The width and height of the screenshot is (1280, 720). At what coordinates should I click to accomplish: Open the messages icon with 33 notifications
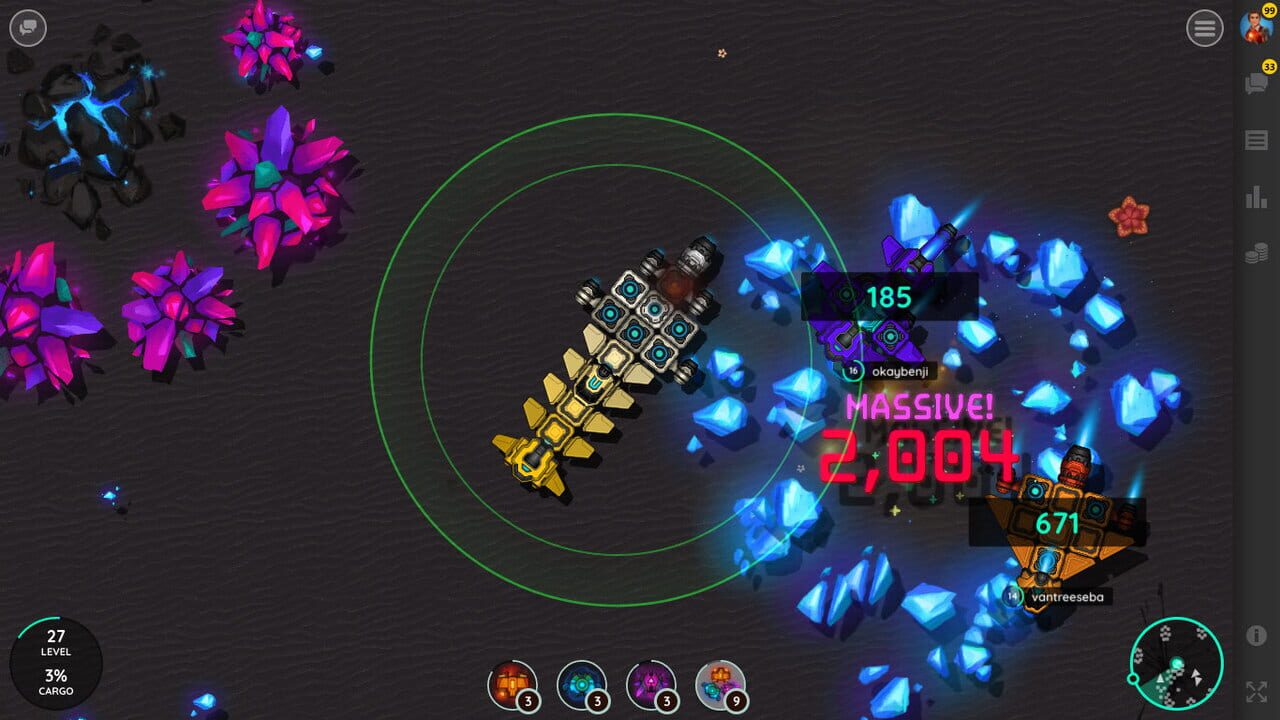point(1258,82)
